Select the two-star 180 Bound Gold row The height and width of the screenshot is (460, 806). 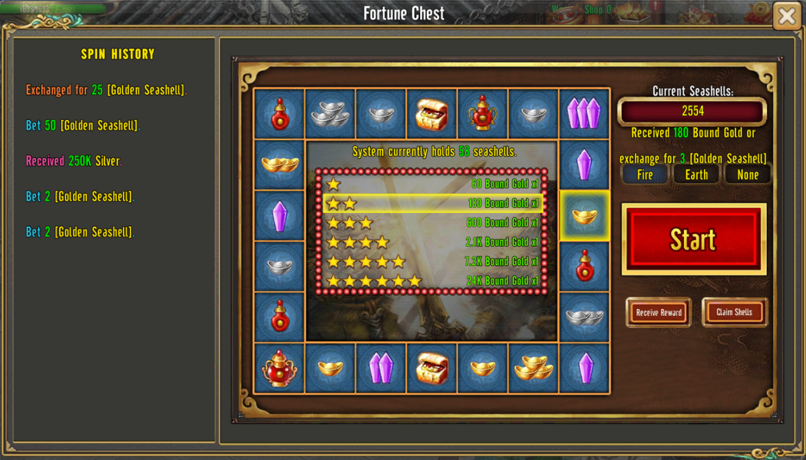pos(432,203)
